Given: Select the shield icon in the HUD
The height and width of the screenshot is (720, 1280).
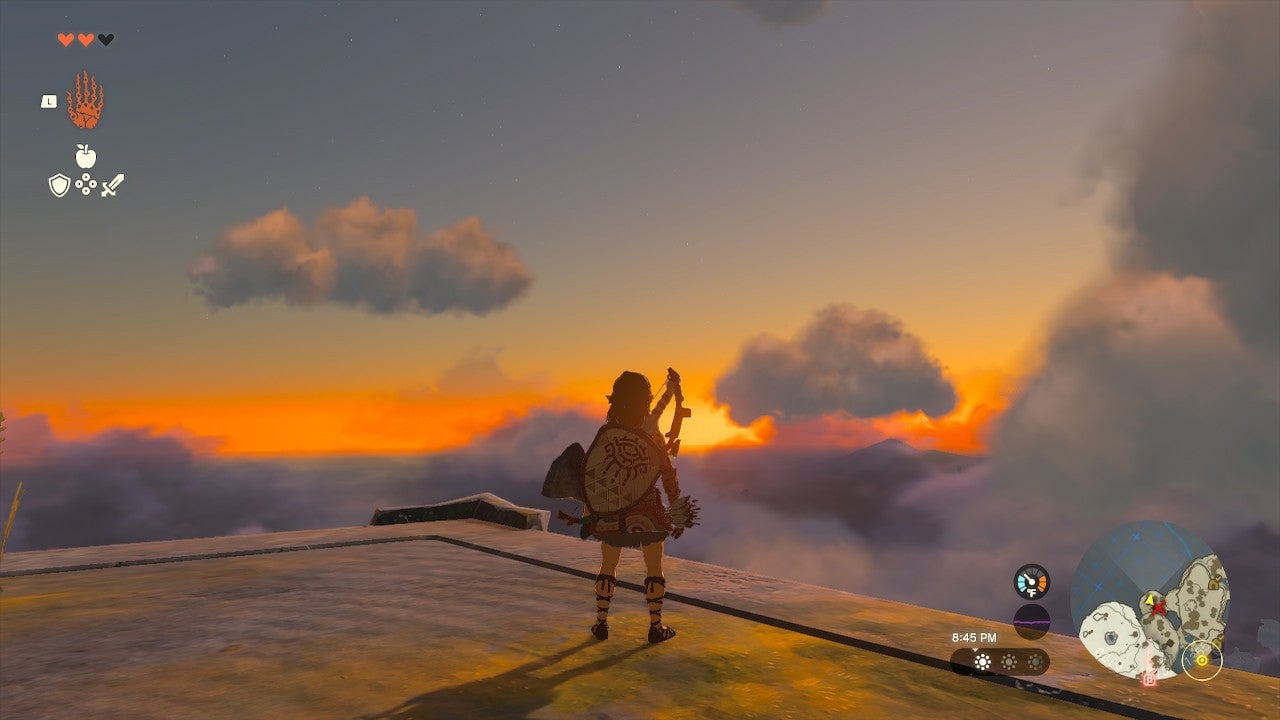Looking at the screenshot, I should coord(58,184).
